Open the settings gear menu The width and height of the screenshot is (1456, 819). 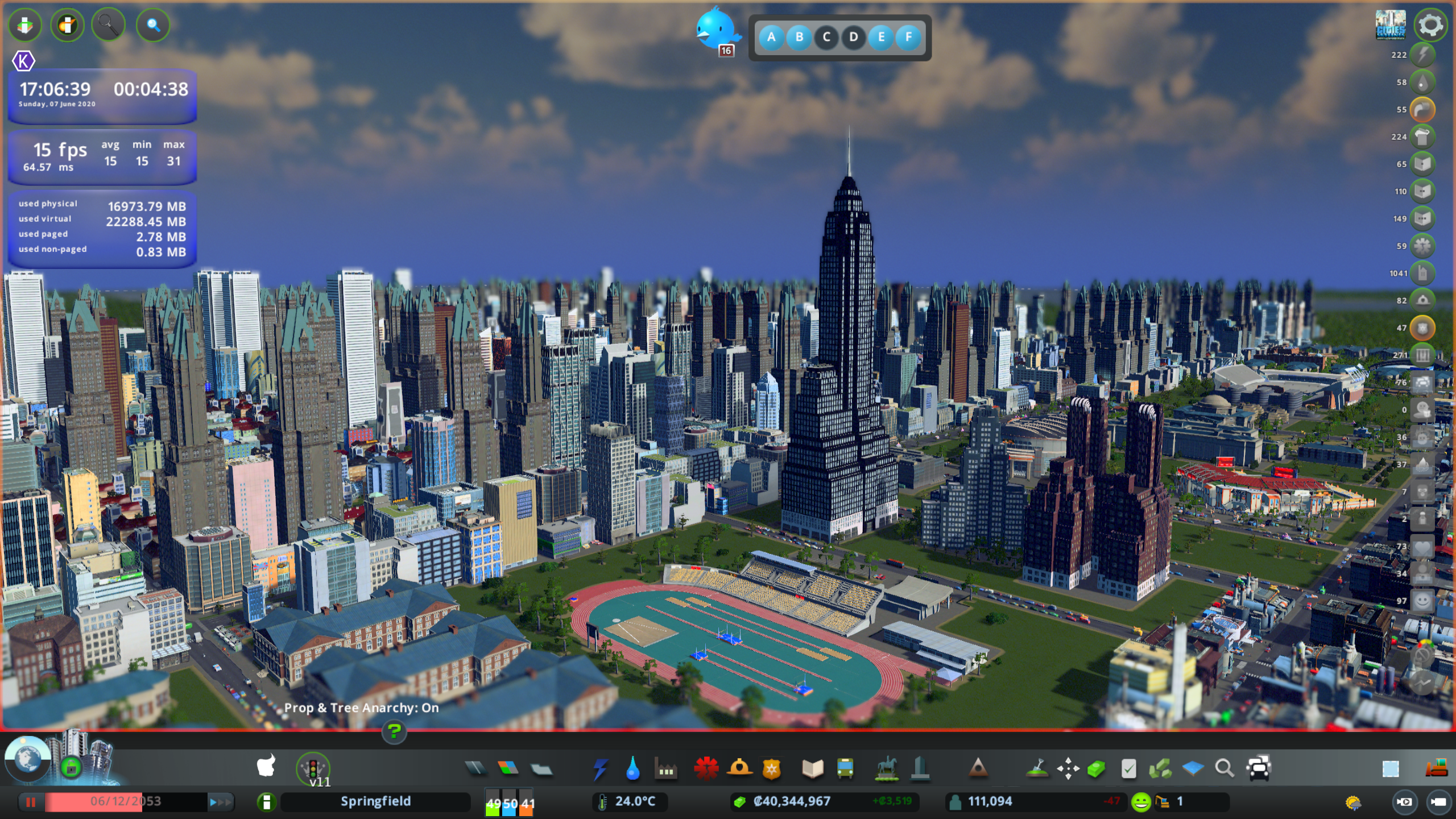[1430, 26]
